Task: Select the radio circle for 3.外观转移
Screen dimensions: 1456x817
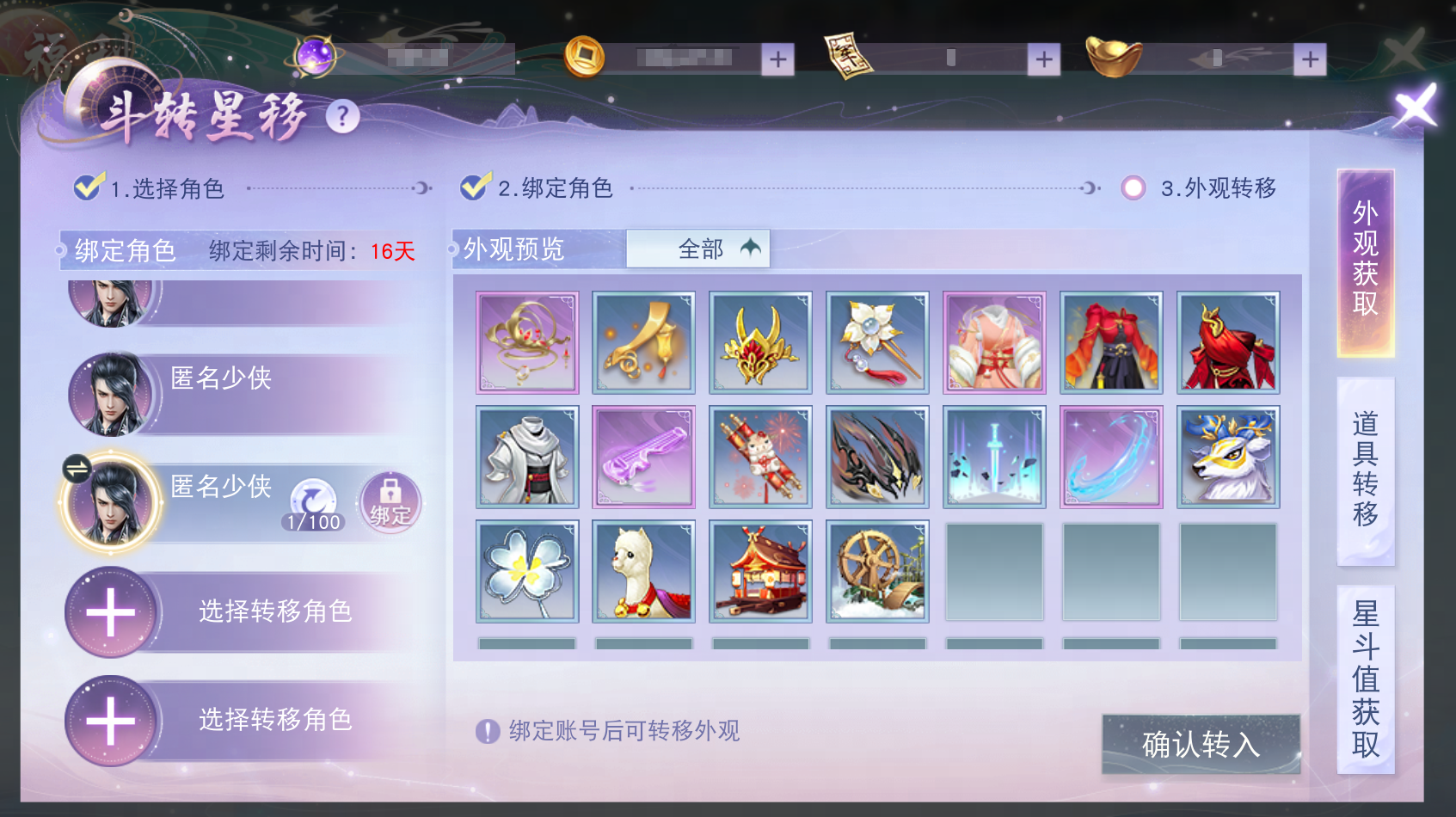Action: click(1133, 186)
